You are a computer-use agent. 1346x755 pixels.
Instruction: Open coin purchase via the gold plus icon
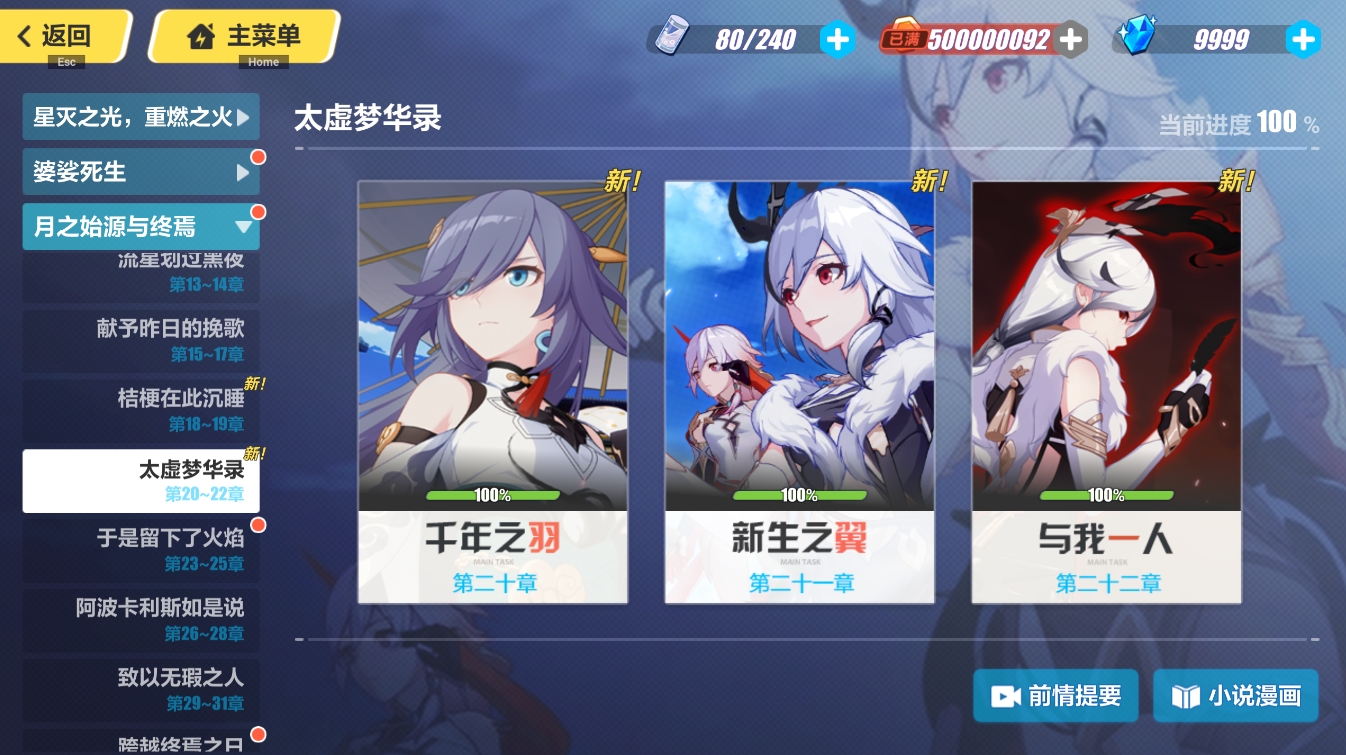pyautogui.click(x=1071, y=39)
